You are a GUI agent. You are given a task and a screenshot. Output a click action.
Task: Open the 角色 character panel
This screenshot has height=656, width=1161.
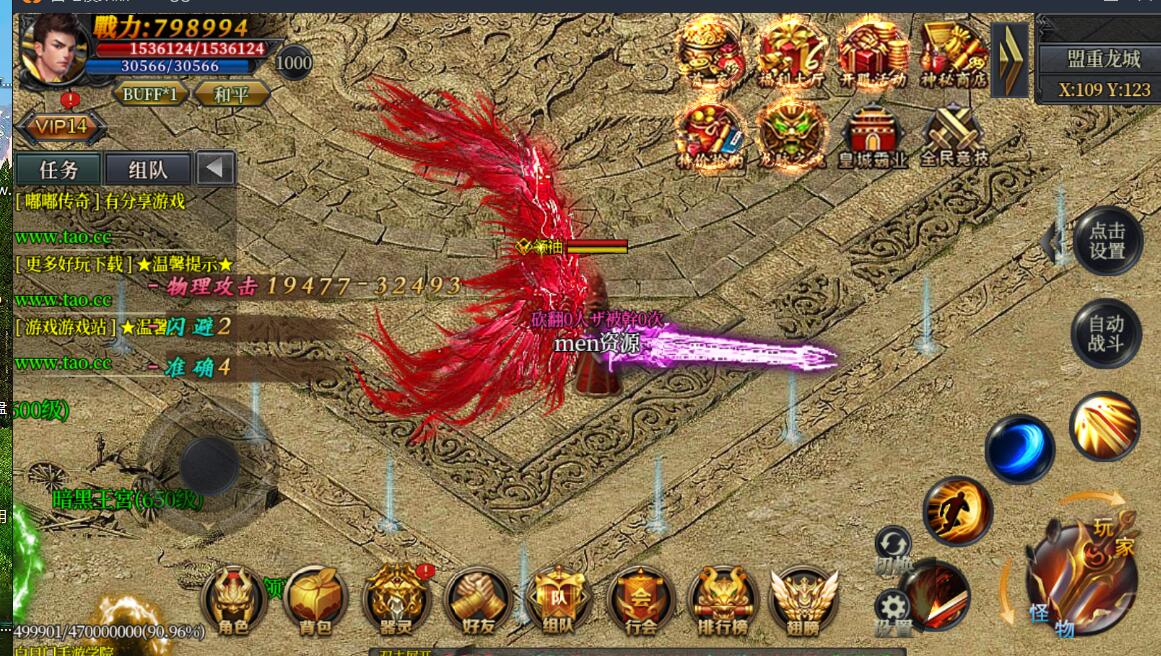click(x=234, y=598)
